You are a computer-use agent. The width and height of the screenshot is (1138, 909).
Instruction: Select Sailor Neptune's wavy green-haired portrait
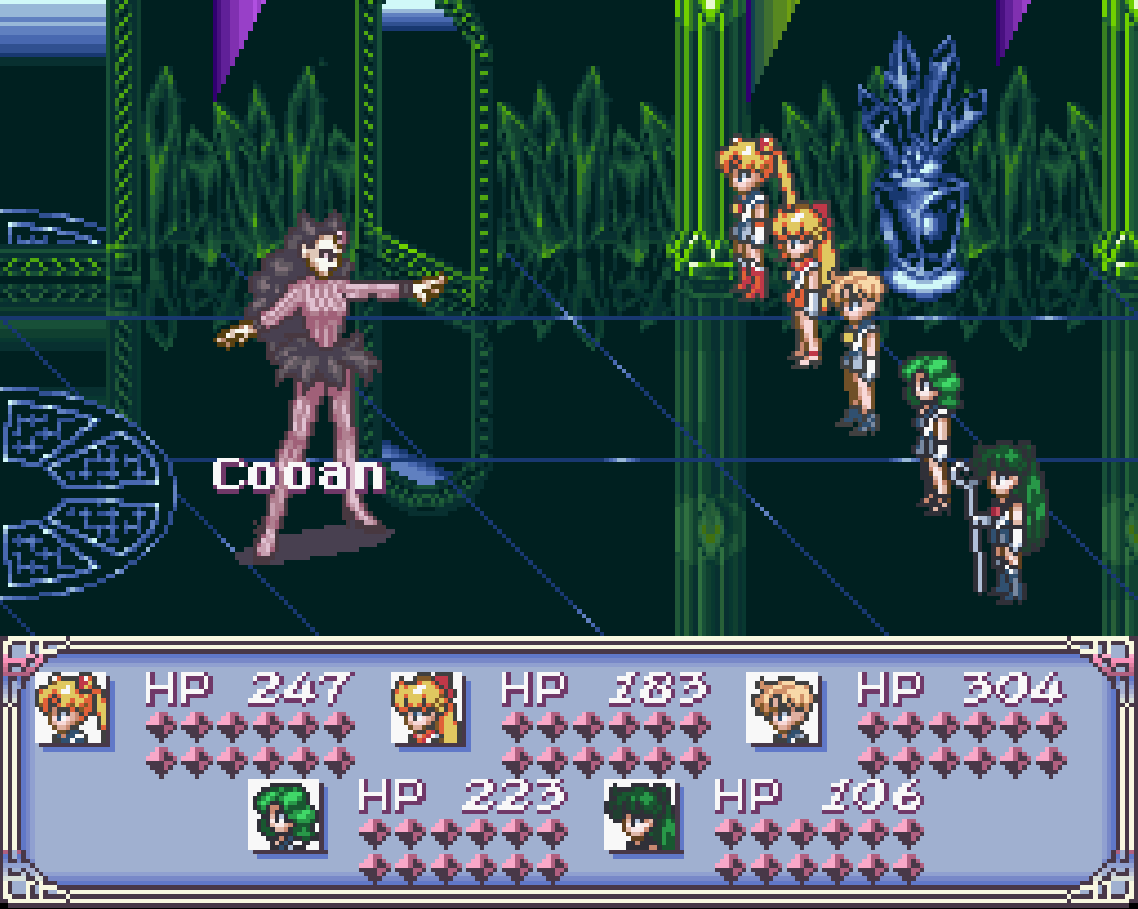pos(285,815)
